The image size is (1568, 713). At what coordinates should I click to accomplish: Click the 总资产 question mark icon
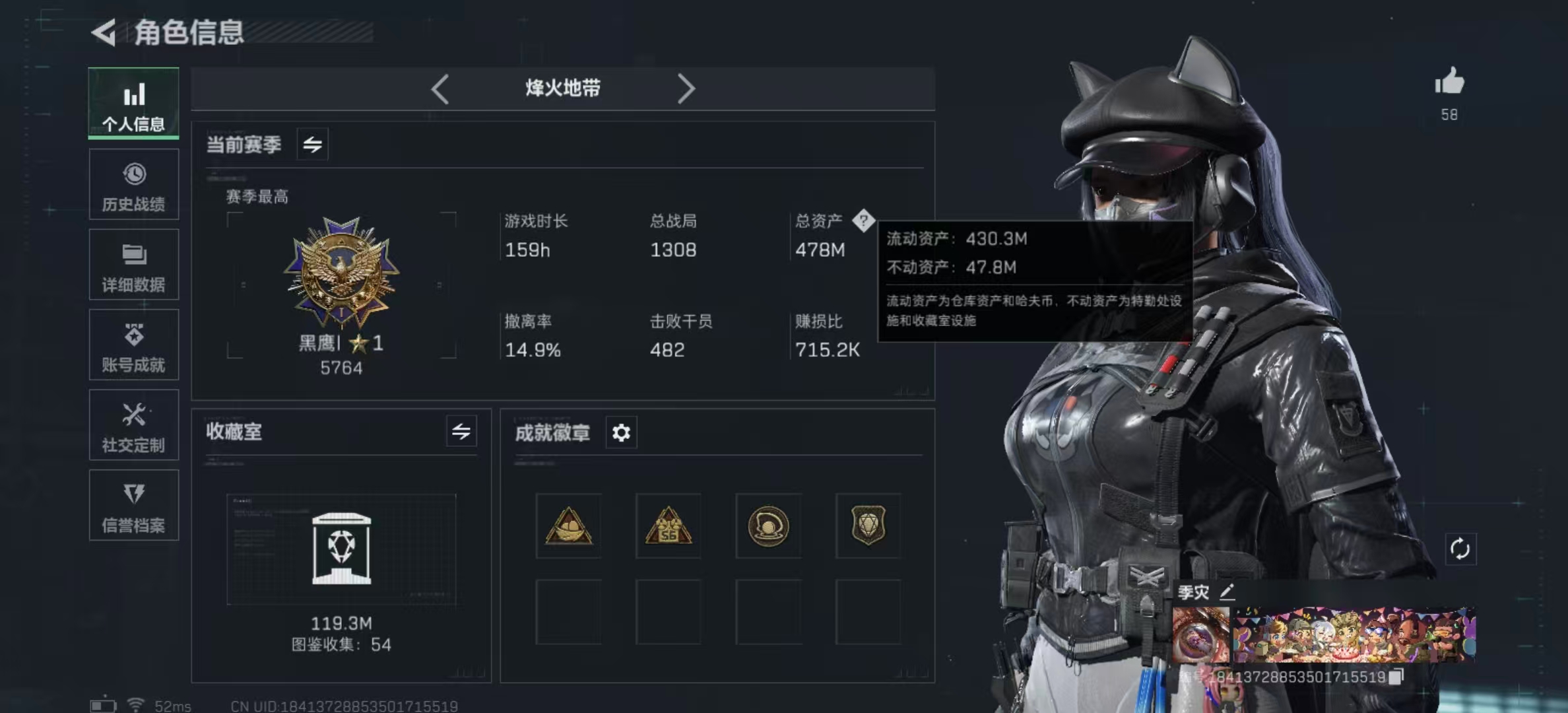point(863,221)
